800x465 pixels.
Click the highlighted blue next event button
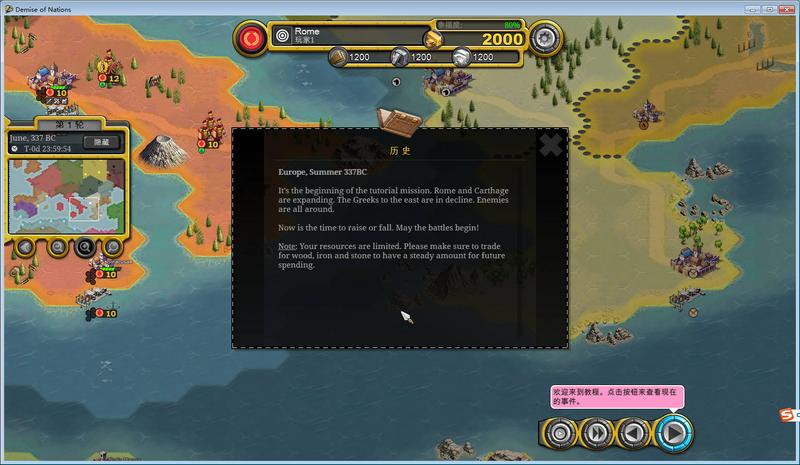674,432
